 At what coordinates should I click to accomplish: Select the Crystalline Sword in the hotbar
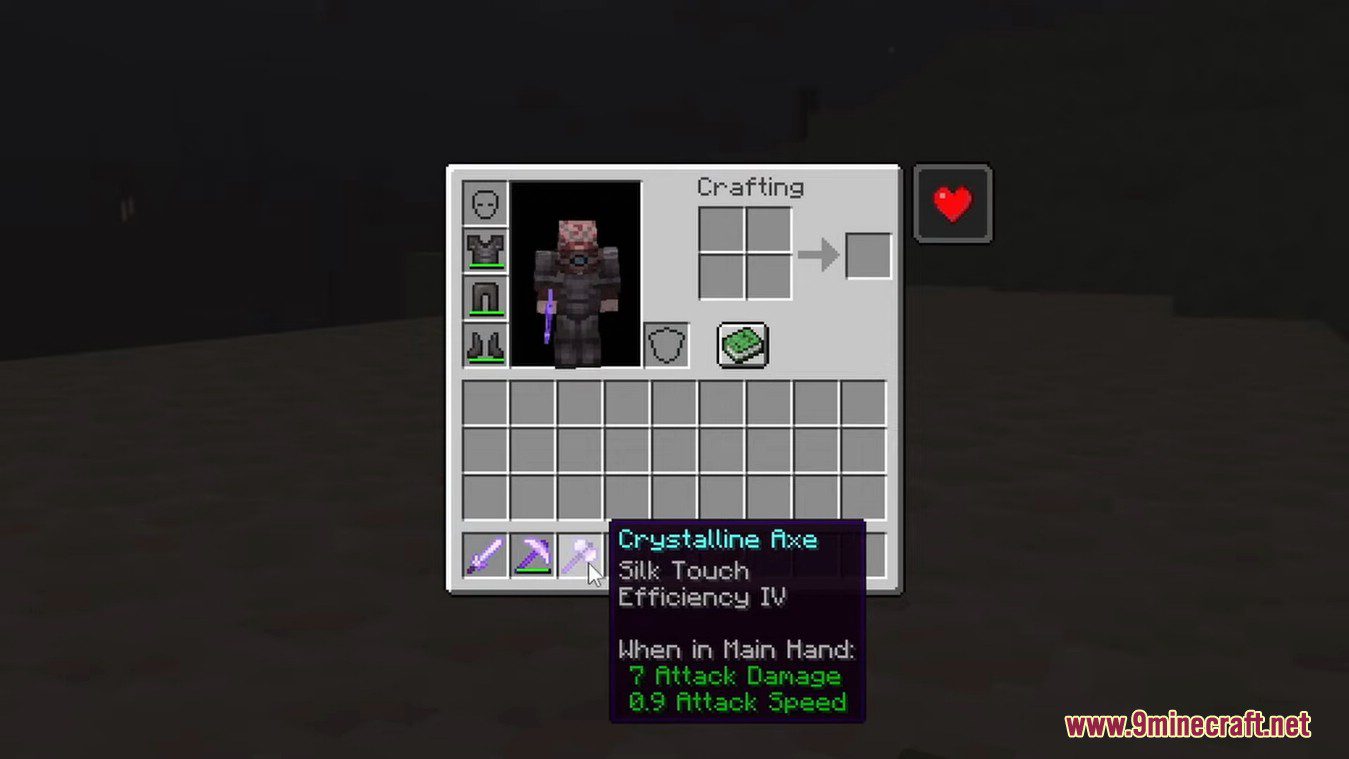(485, 554)
